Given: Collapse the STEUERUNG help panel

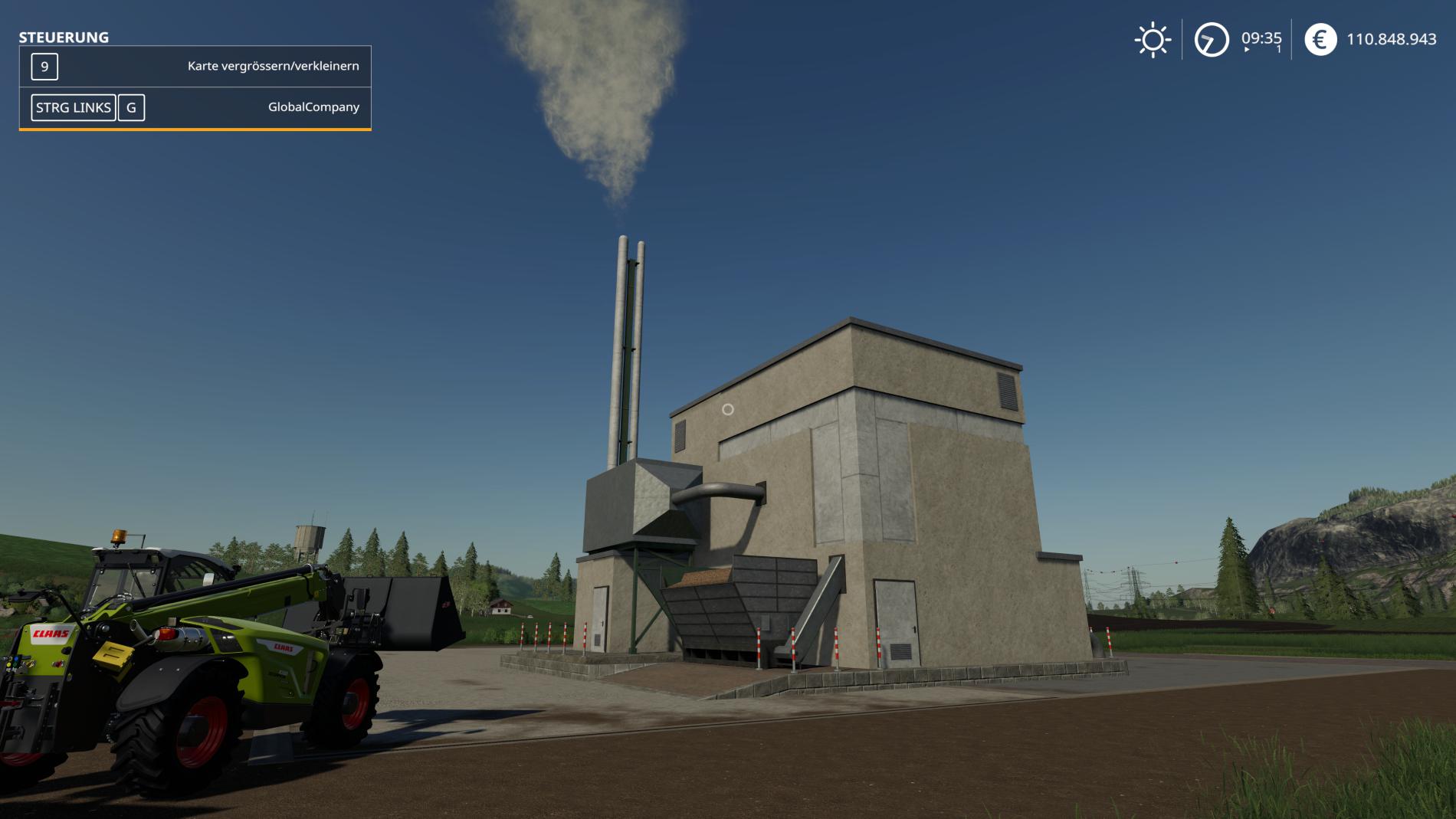Looking at the screenshot, I should coord(64,35).
